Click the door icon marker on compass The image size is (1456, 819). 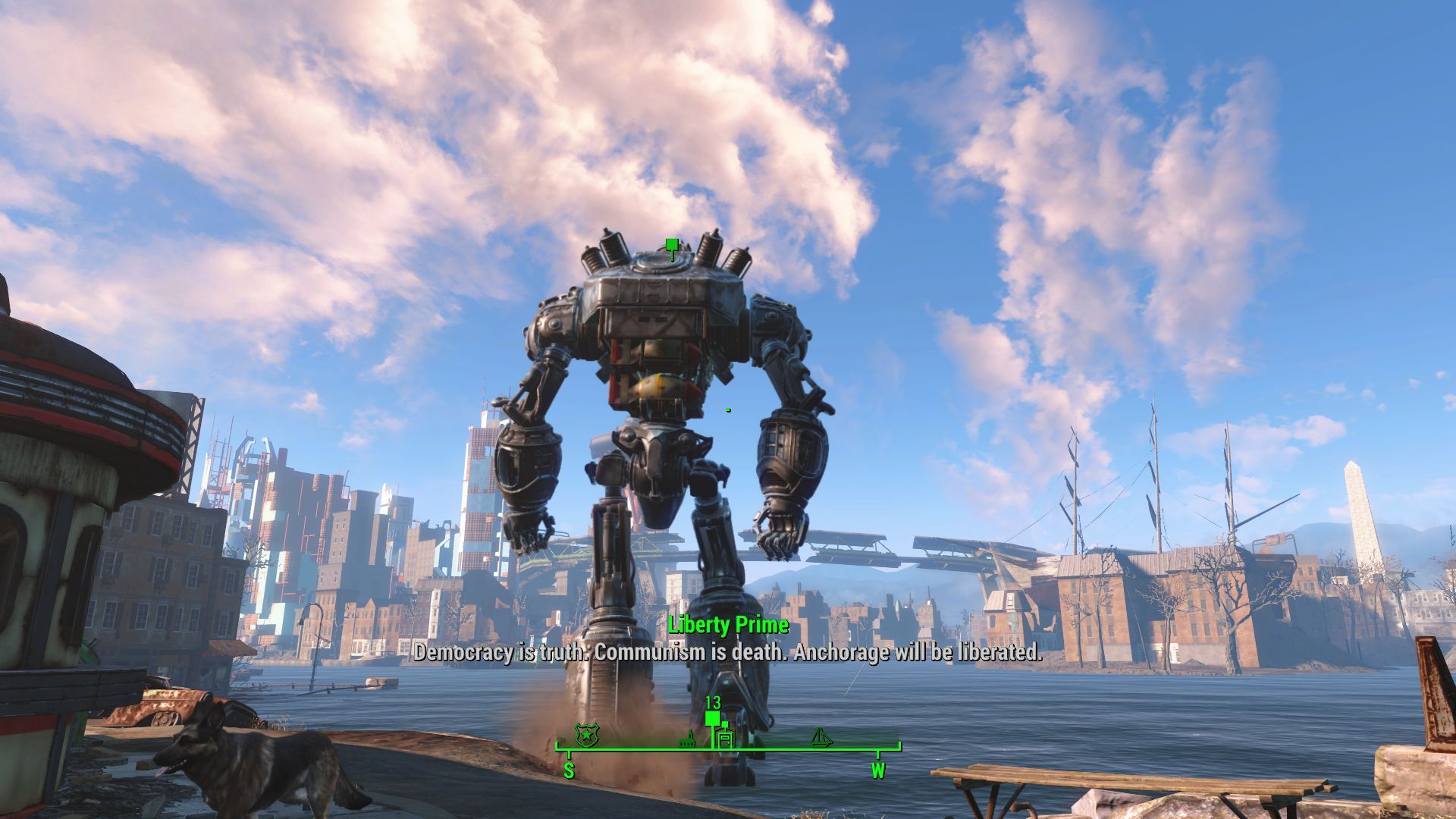pyautogui.click(x=726, y=739)
